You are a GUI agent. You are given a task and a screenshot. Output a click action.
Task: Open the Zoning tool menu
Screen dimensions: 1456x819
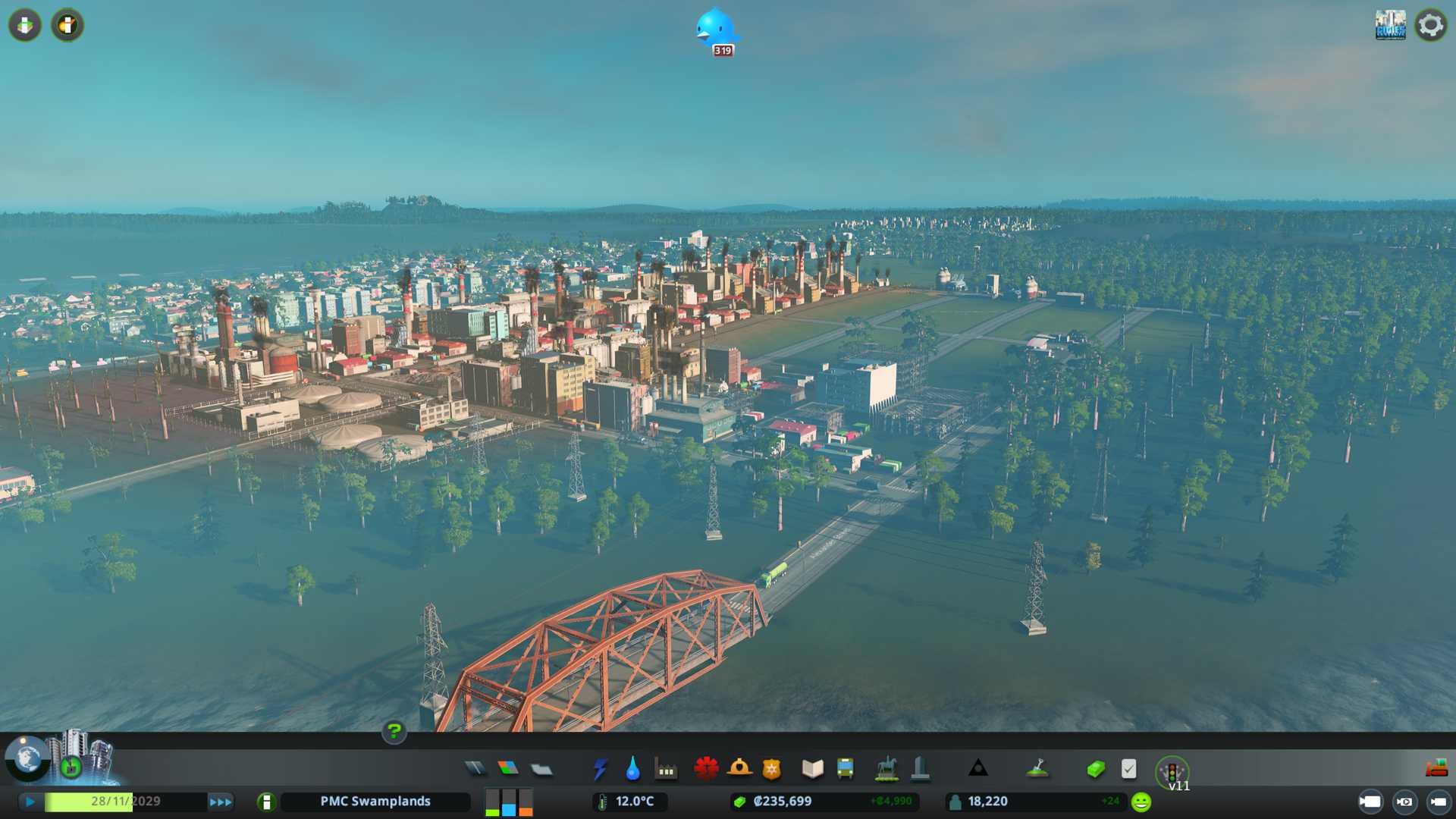(x=508, y=769)
